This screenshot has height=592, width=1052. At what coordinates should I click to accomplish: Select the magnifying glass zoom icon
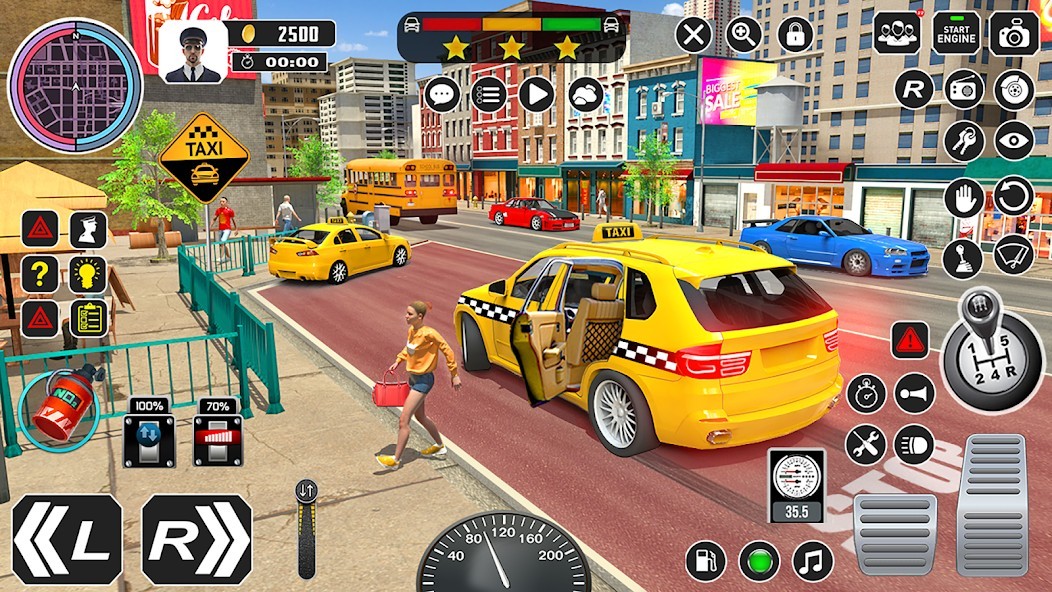(x=744, y=35)
